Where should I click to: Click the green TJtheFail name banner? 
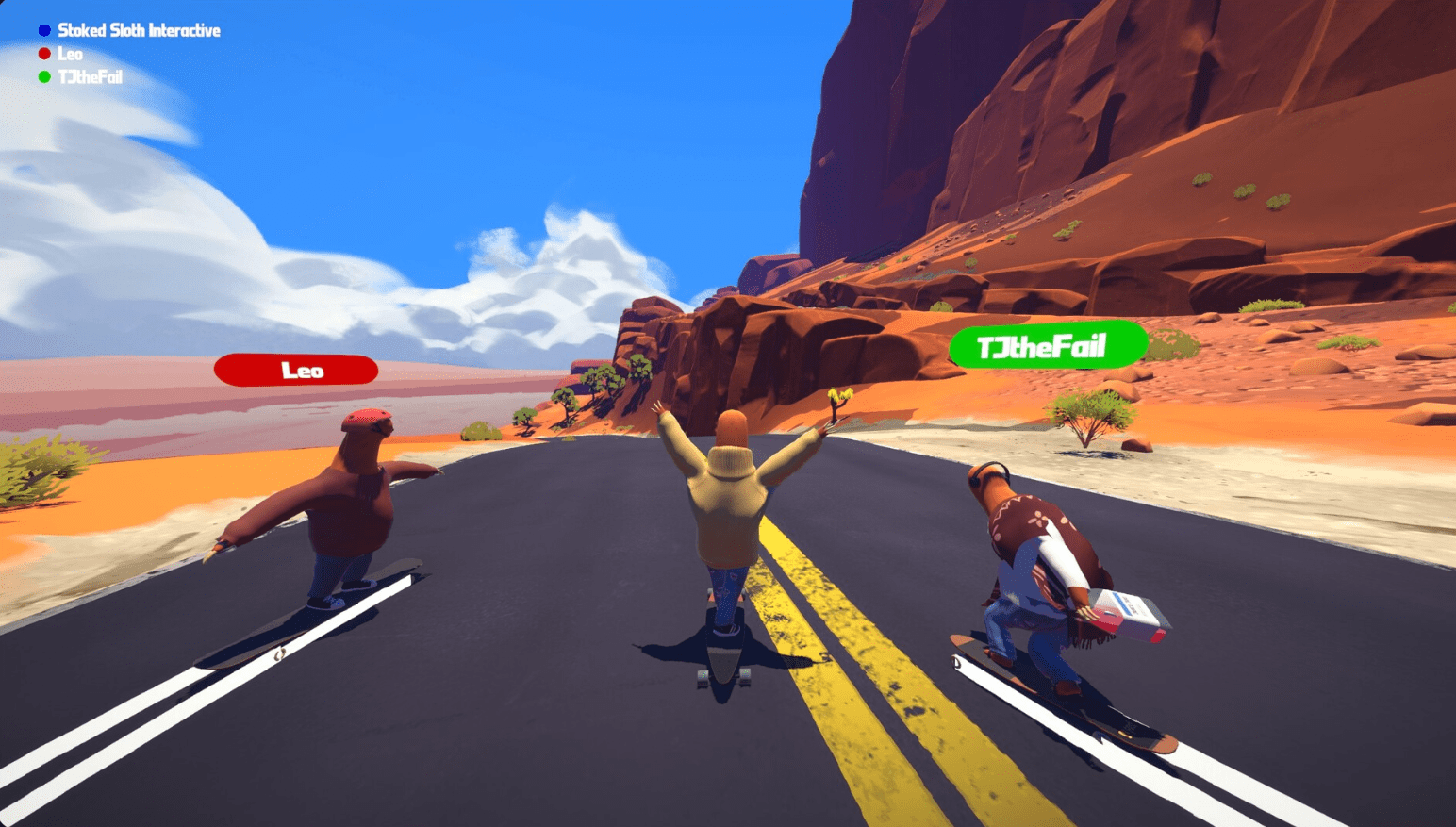coord(1050,345)
